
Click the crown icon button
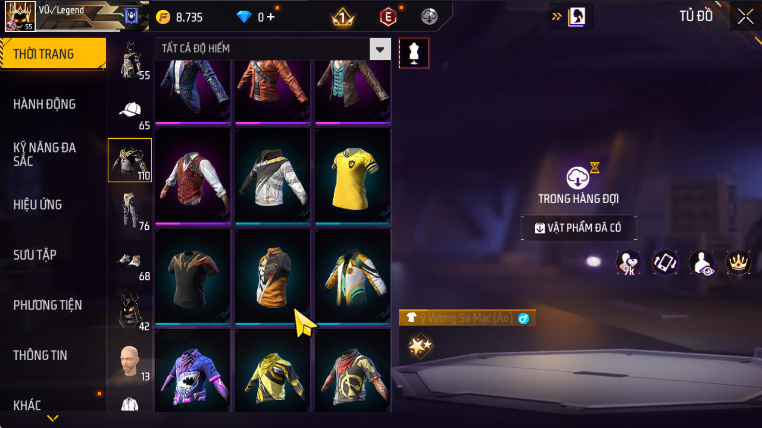coord(738,263)
